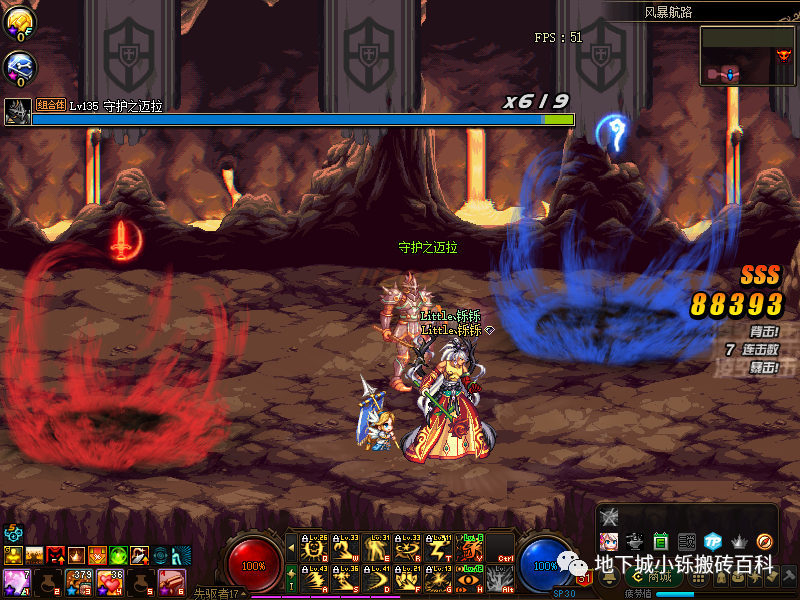
Task: Activate the Alt key skill slot
Action: point(501,577)
